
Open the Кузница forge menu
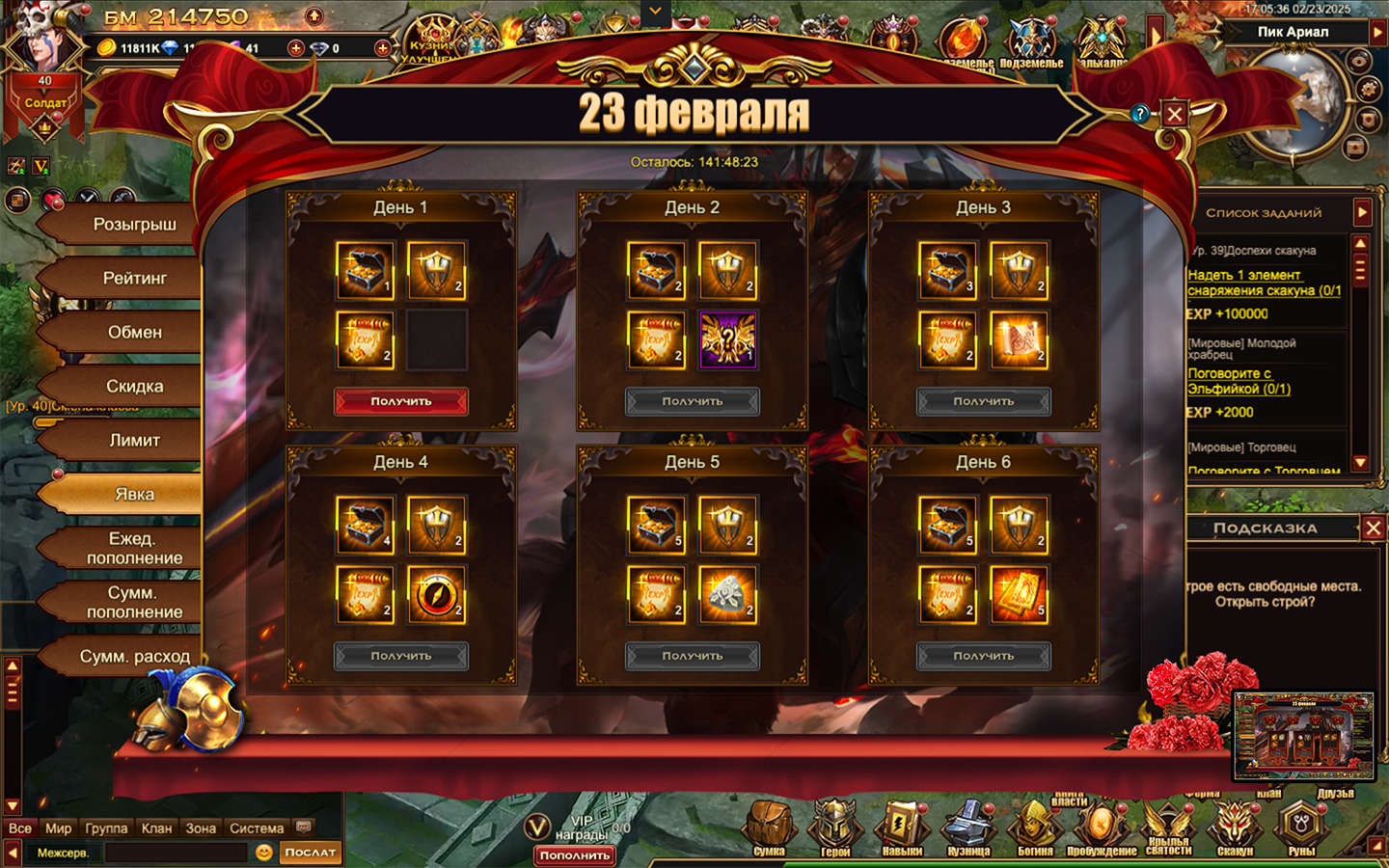point(968,827)
